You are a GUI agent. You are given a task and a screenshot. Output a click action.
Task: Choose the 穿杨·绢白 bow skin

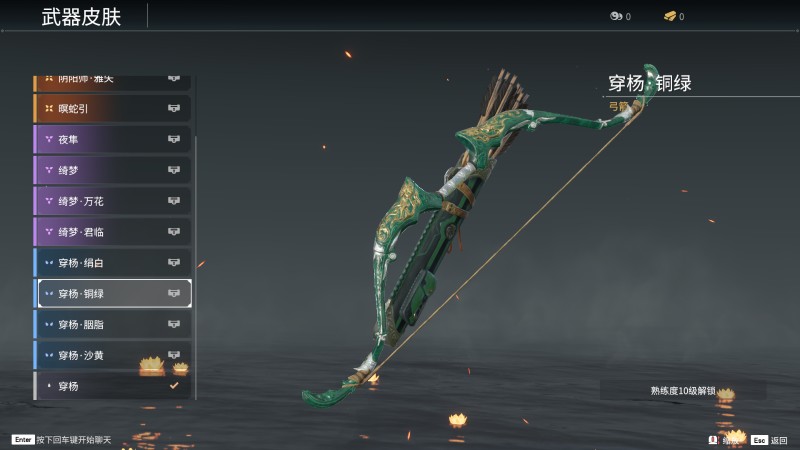(112, 263)
